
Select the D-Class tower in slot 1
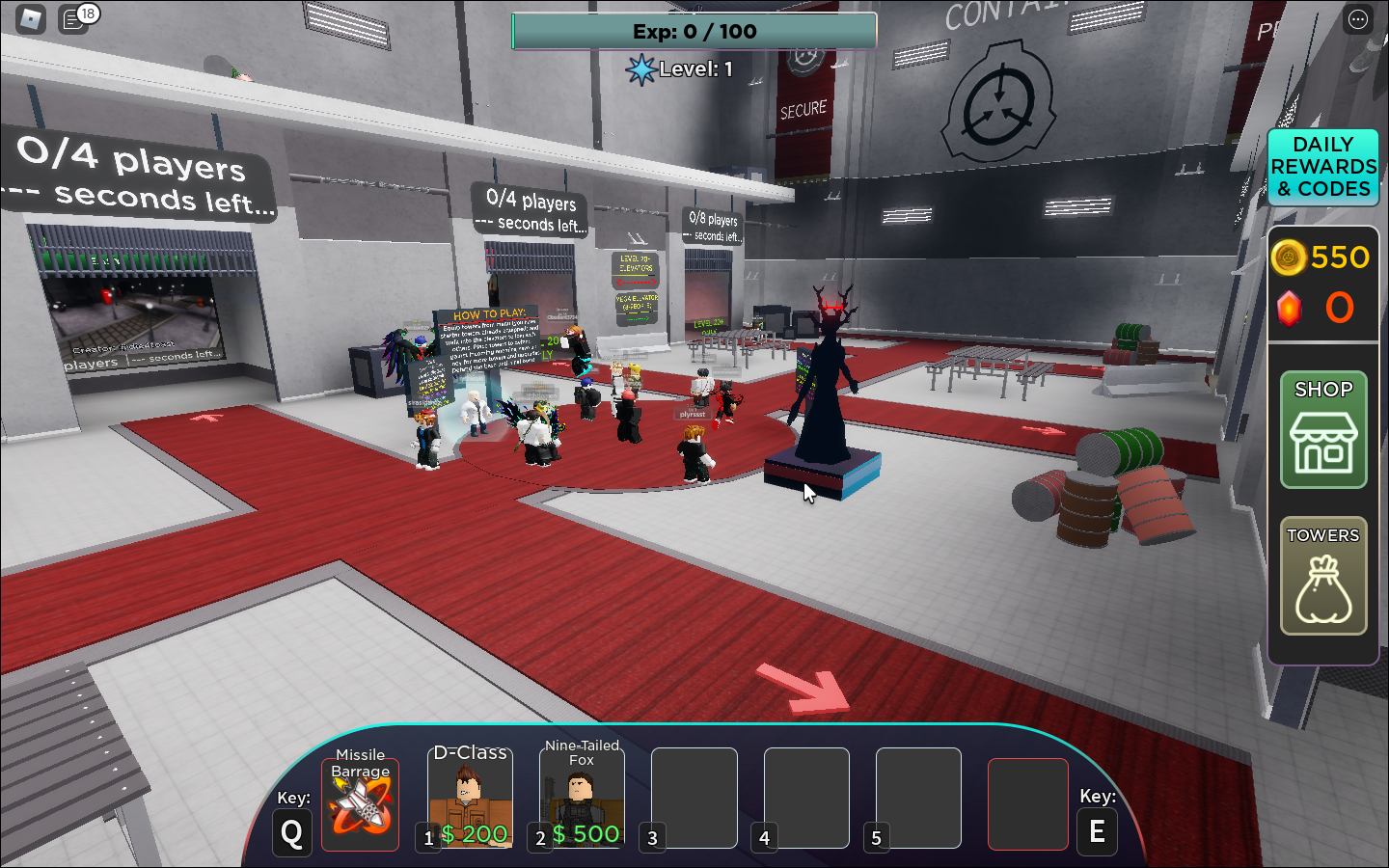click(470, 799)
